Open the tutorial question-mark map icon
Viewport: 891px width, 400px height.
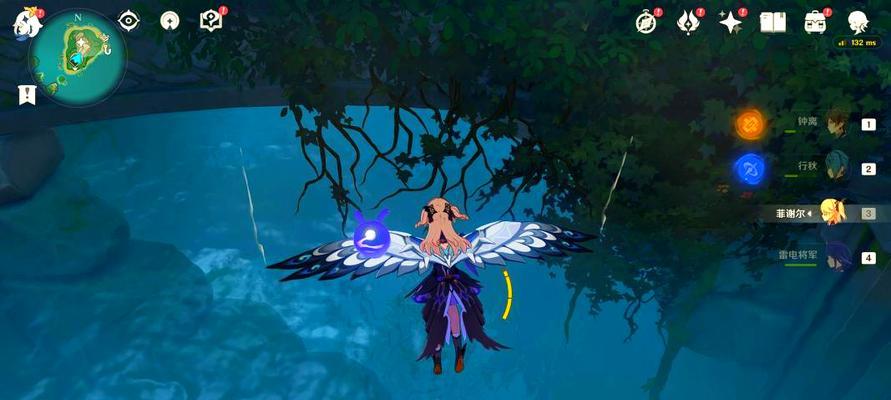(211, 21)
